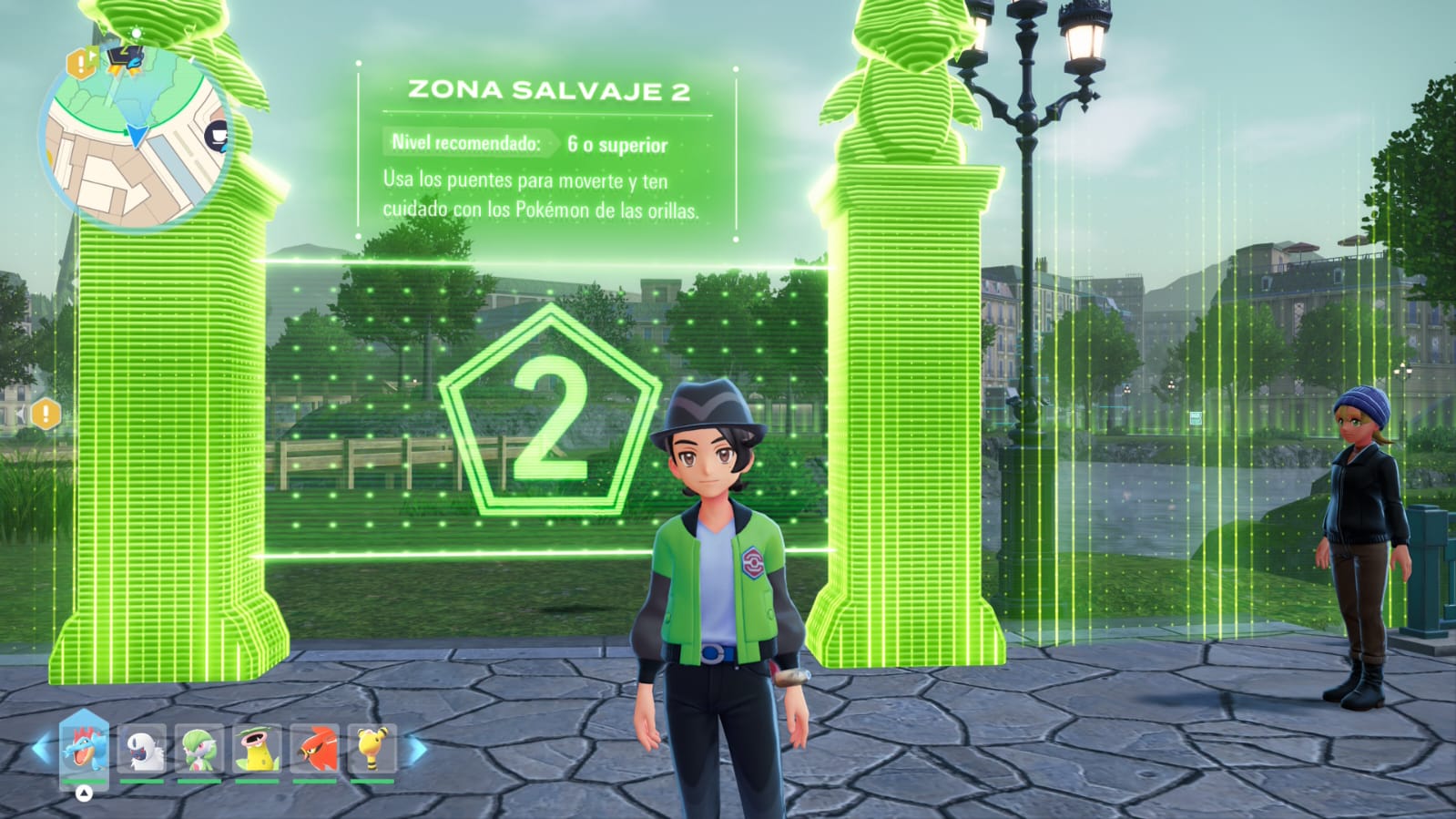Screen dimensions: 1456x819
Task: Select Feraligatr in the party bar
Action: pos(84,748)
